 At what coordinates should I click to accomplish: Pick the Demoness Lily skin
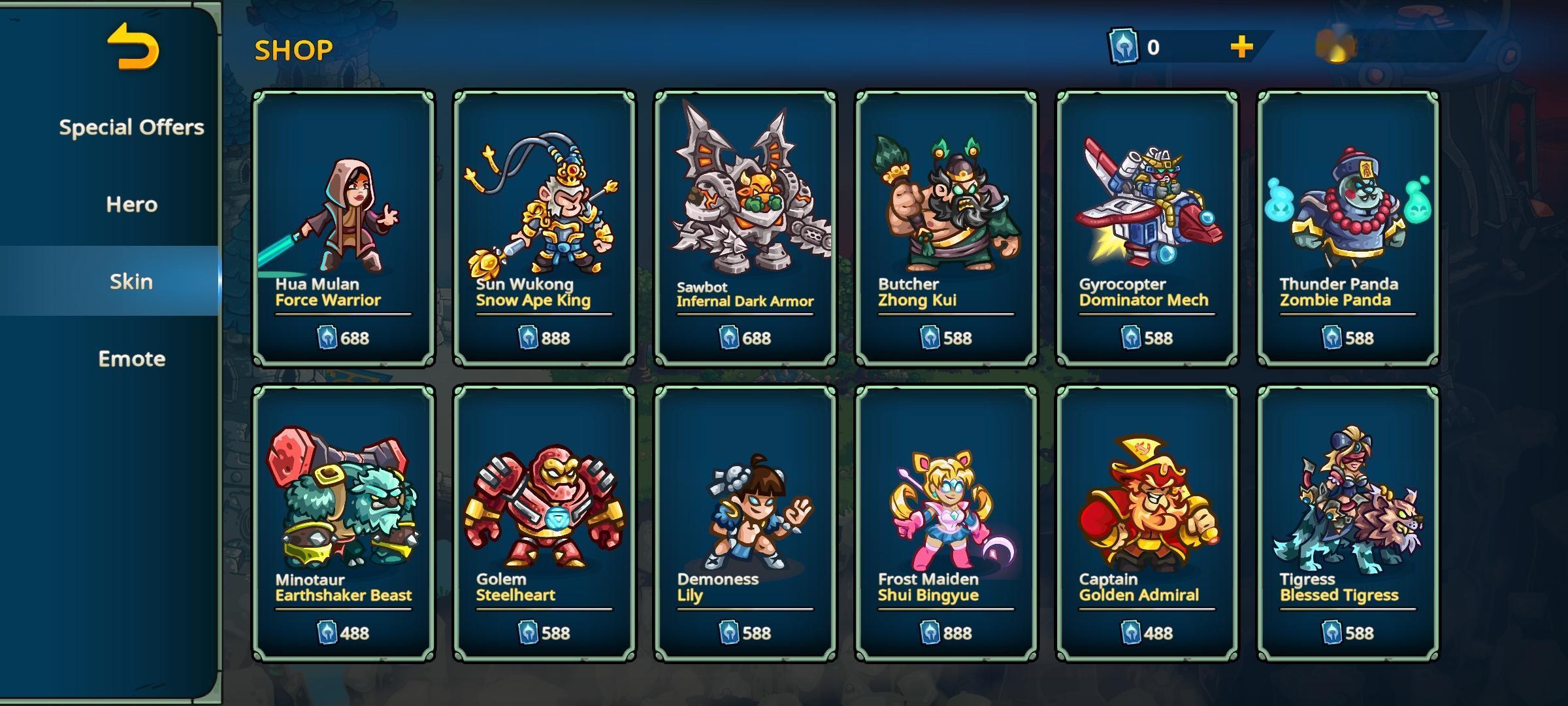pyautogui.click(x=745, y=523)
